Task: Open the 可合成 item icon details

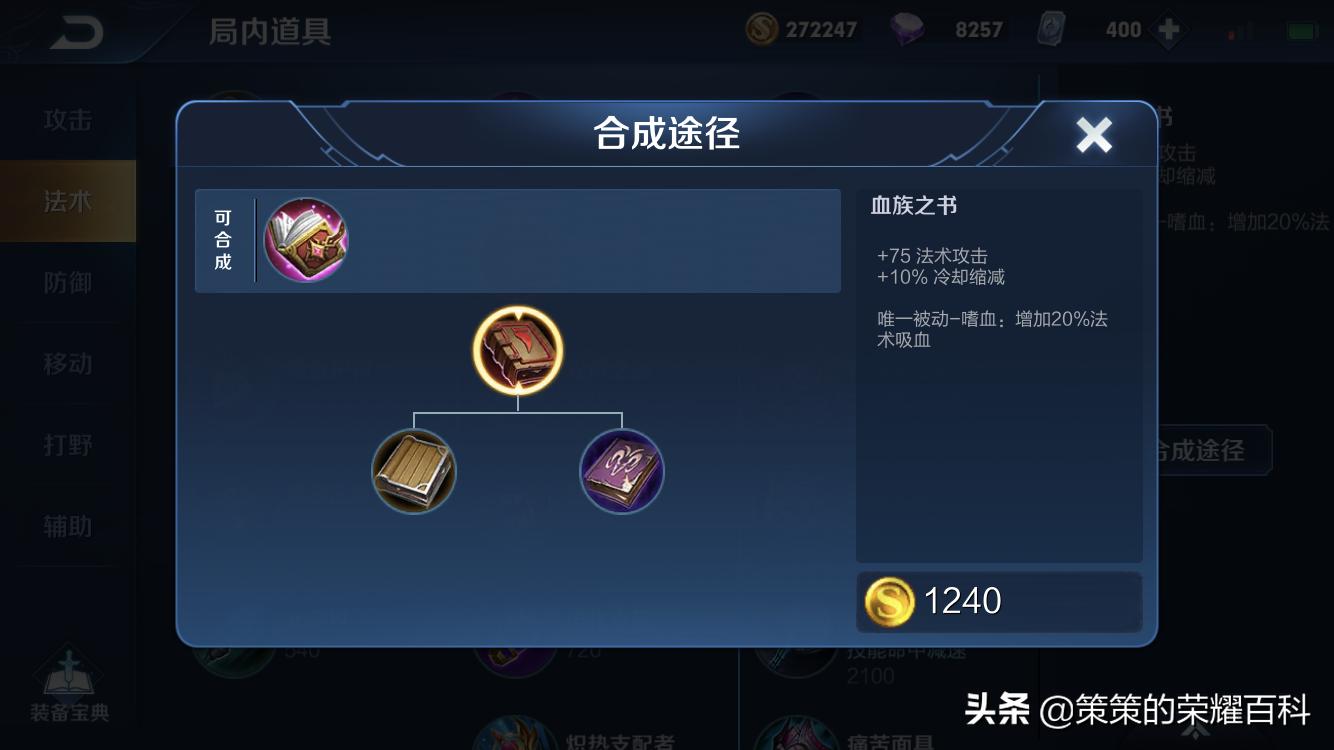Action: (306, 240)
